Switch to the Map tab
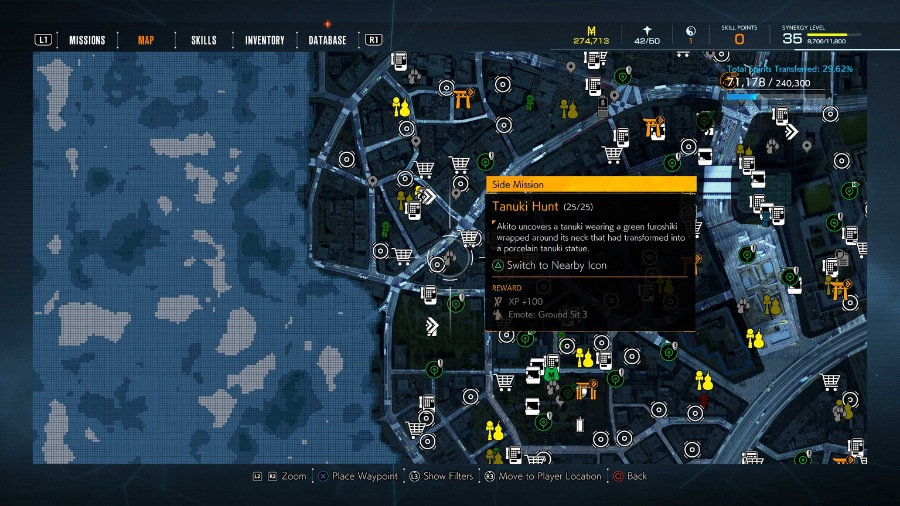 pyautogui.click(x=146, y=40)
